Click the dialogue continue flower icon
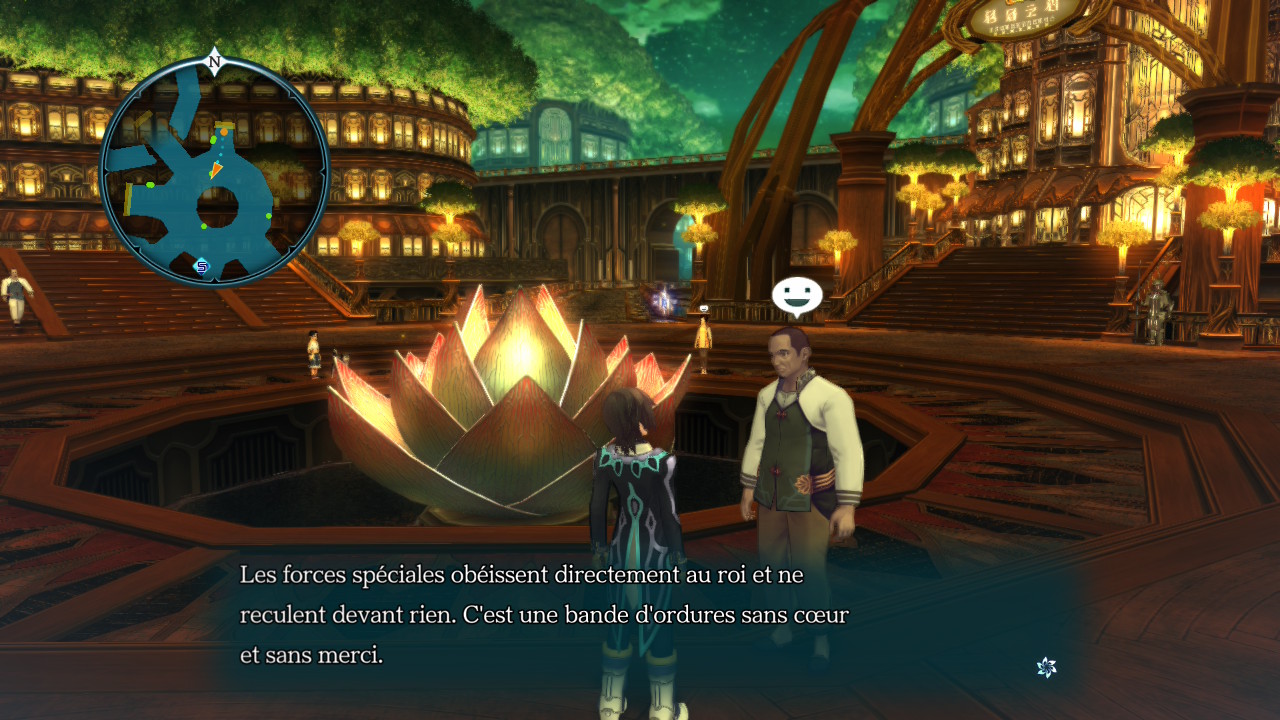Image resolution: width=1280 pixels, height=720 pixels. [x=1046, y=667]
